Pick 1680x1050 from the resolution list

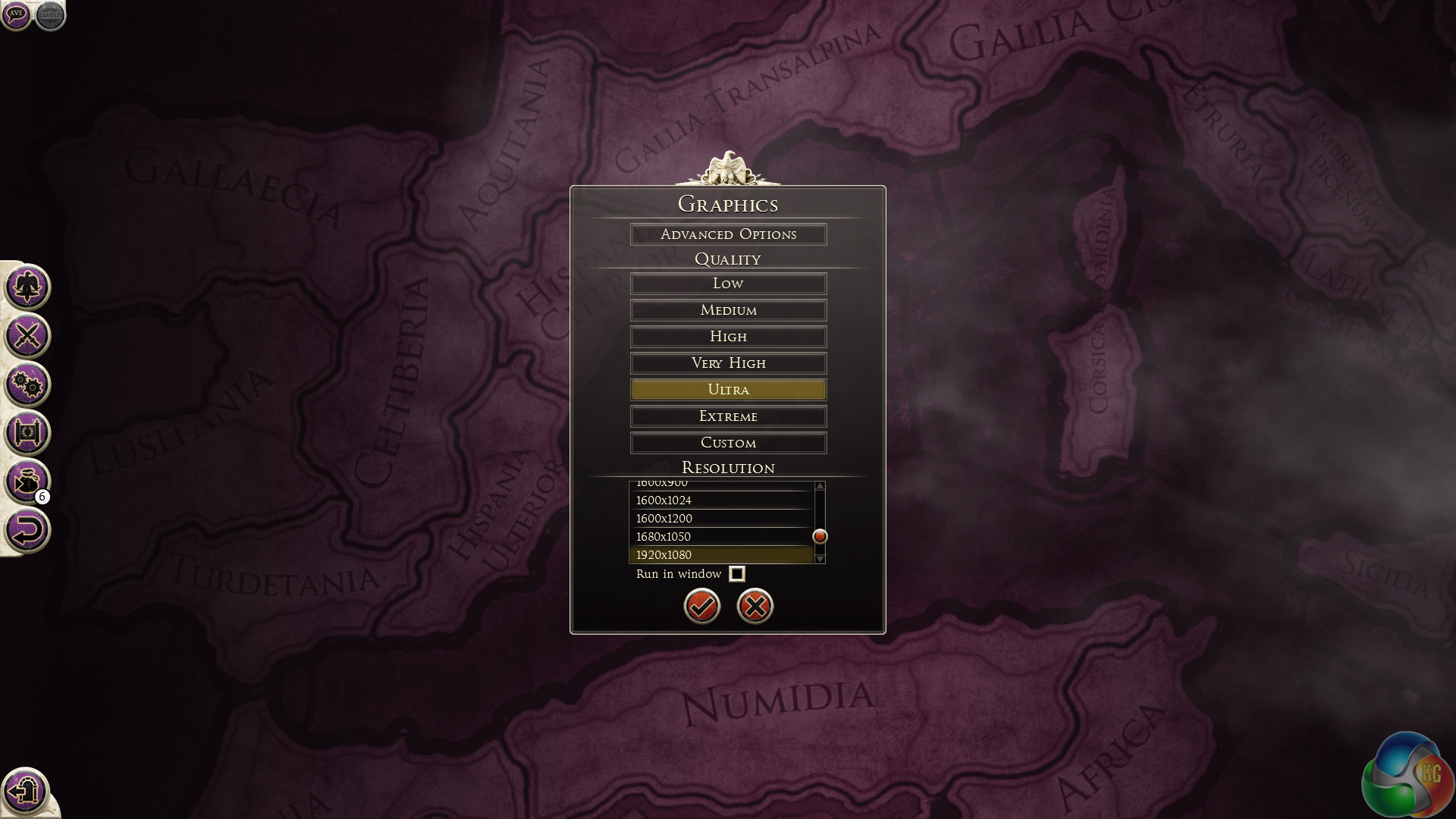pos(720,537)
